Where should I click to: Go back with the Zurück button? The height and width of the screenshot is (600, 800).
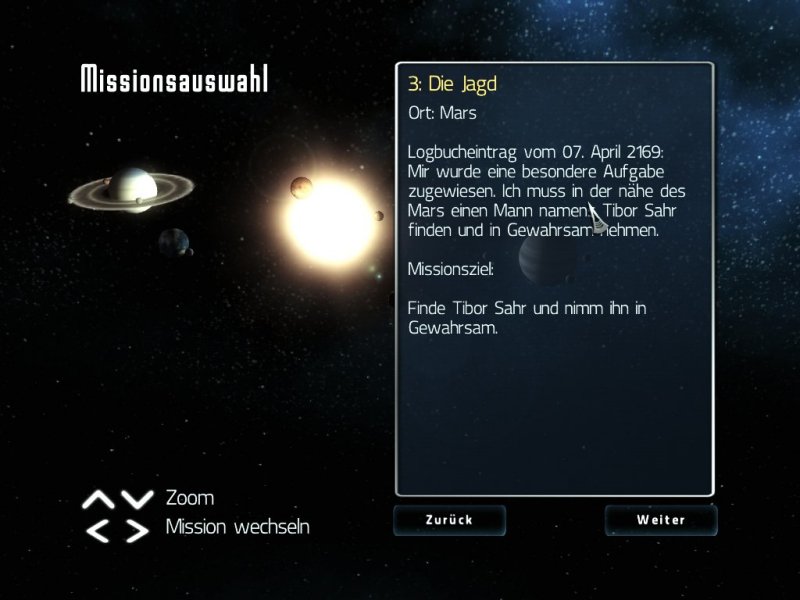449,520
